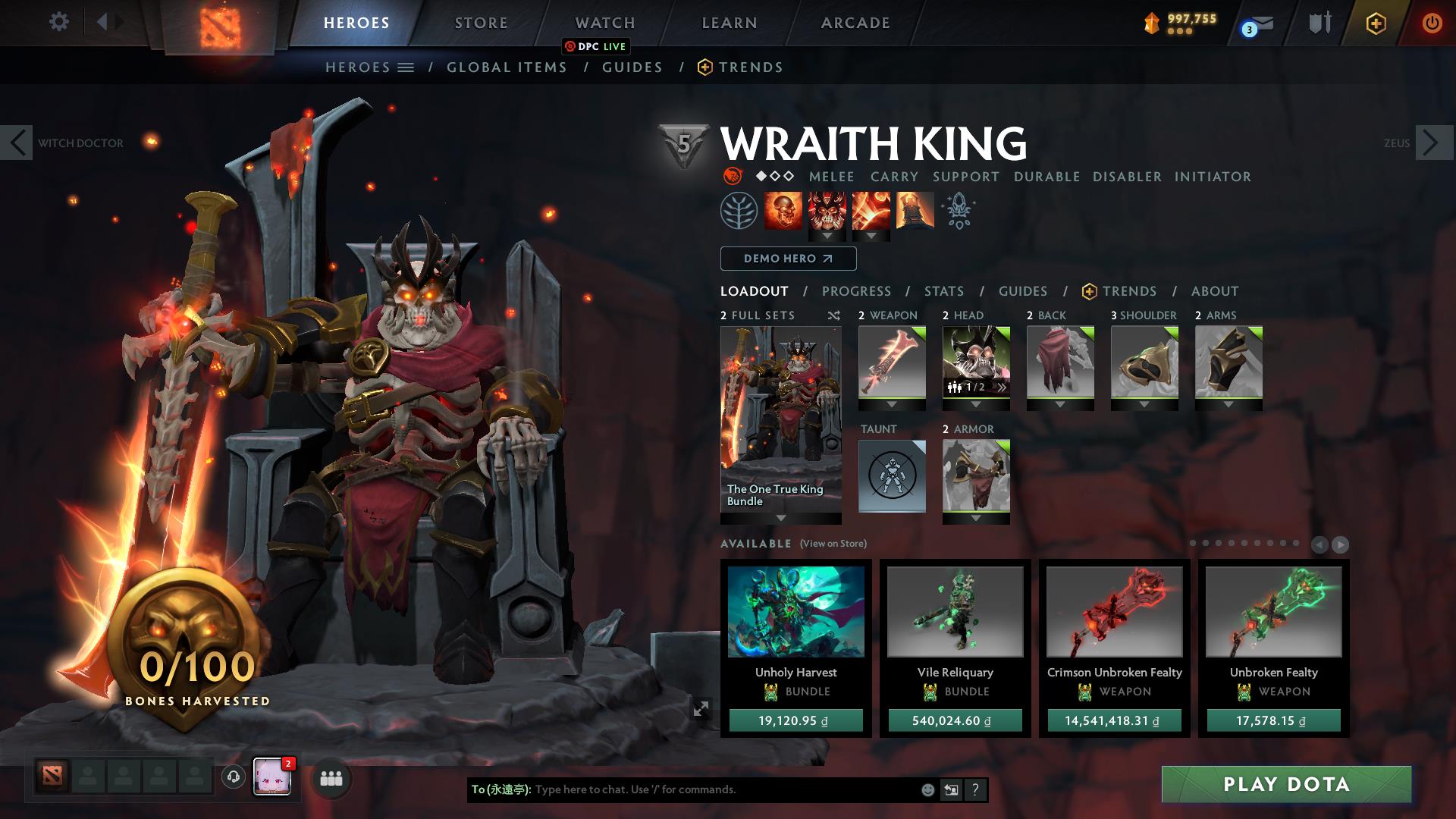Open the Wraithfire Blast ability icon
Image resolution: width=1456 pixels, height=819 pixels.
pos(783,210)
